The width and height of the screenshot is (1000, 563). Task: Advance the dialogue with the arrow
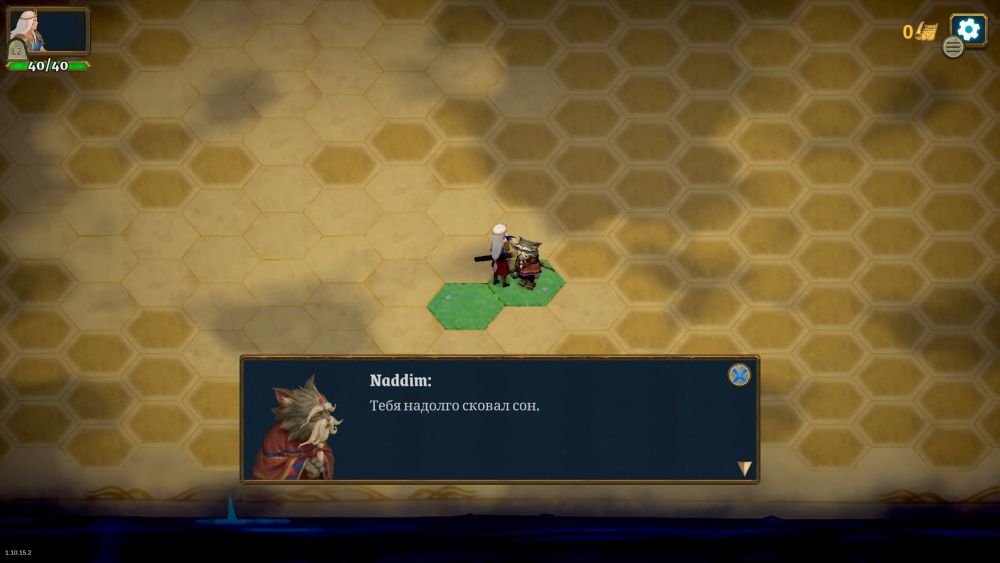[x=744, y=468]
